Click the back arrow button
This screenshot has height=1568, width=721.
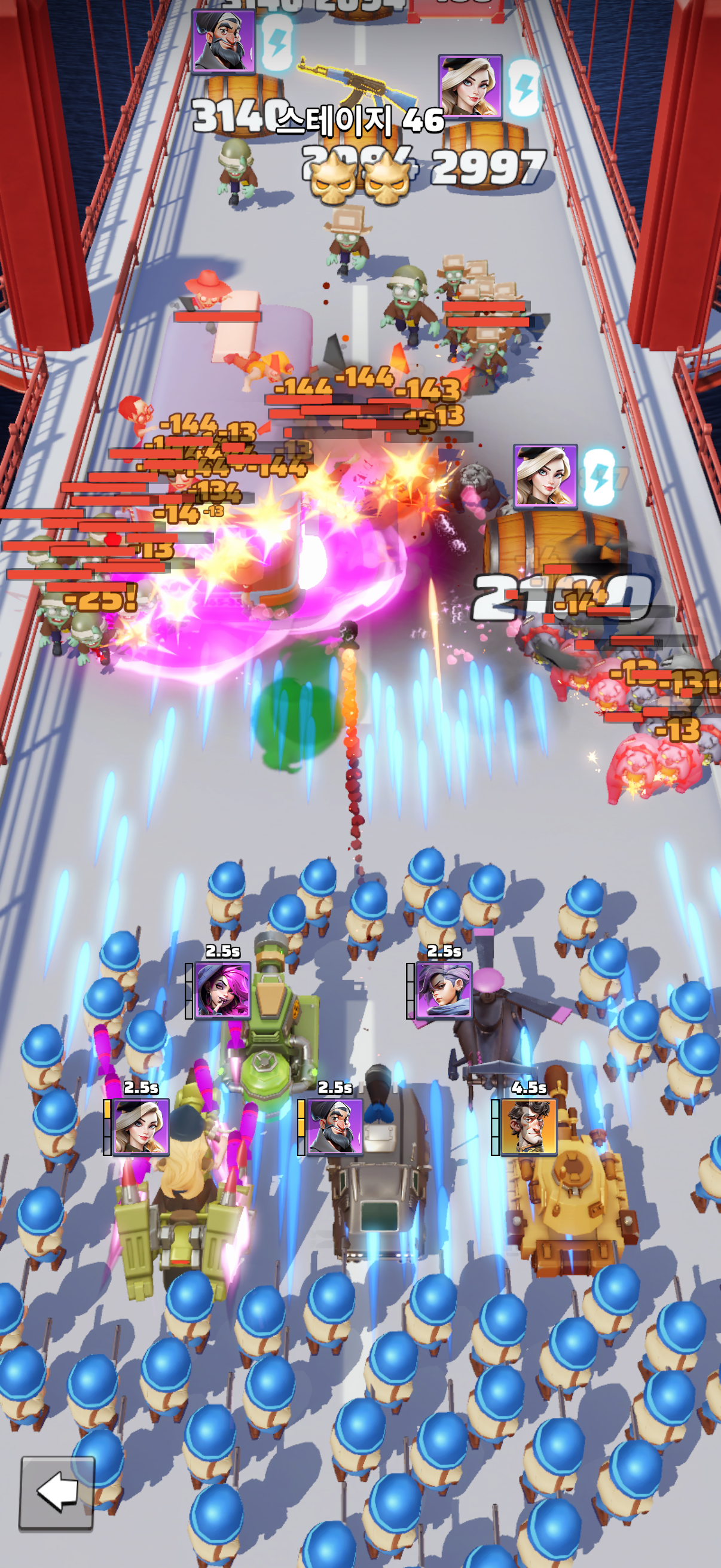coord(57,1493)
